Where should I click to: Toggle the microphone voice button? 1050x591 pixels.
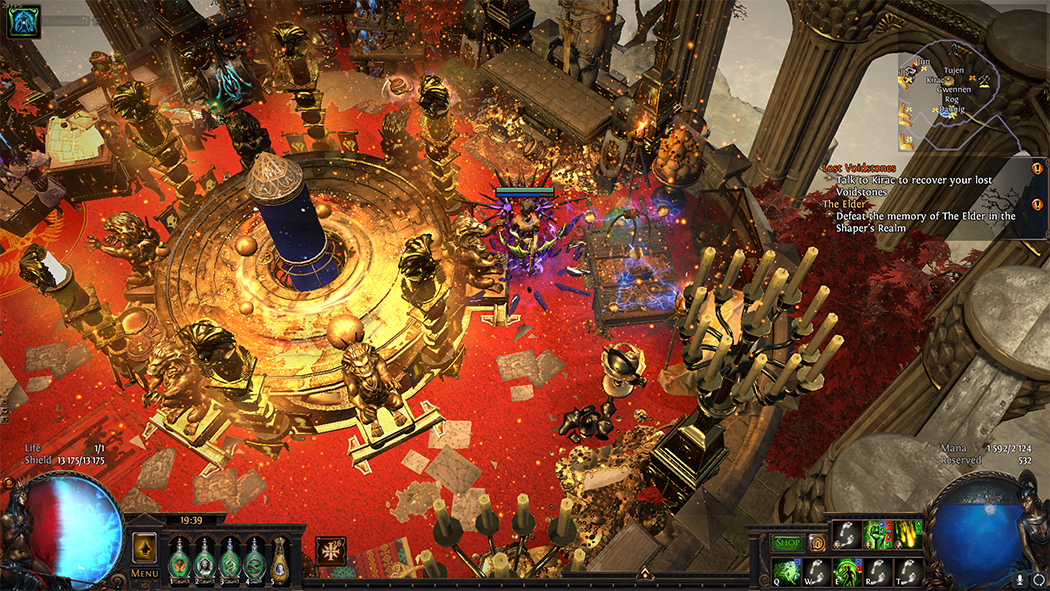(1020, 578)
